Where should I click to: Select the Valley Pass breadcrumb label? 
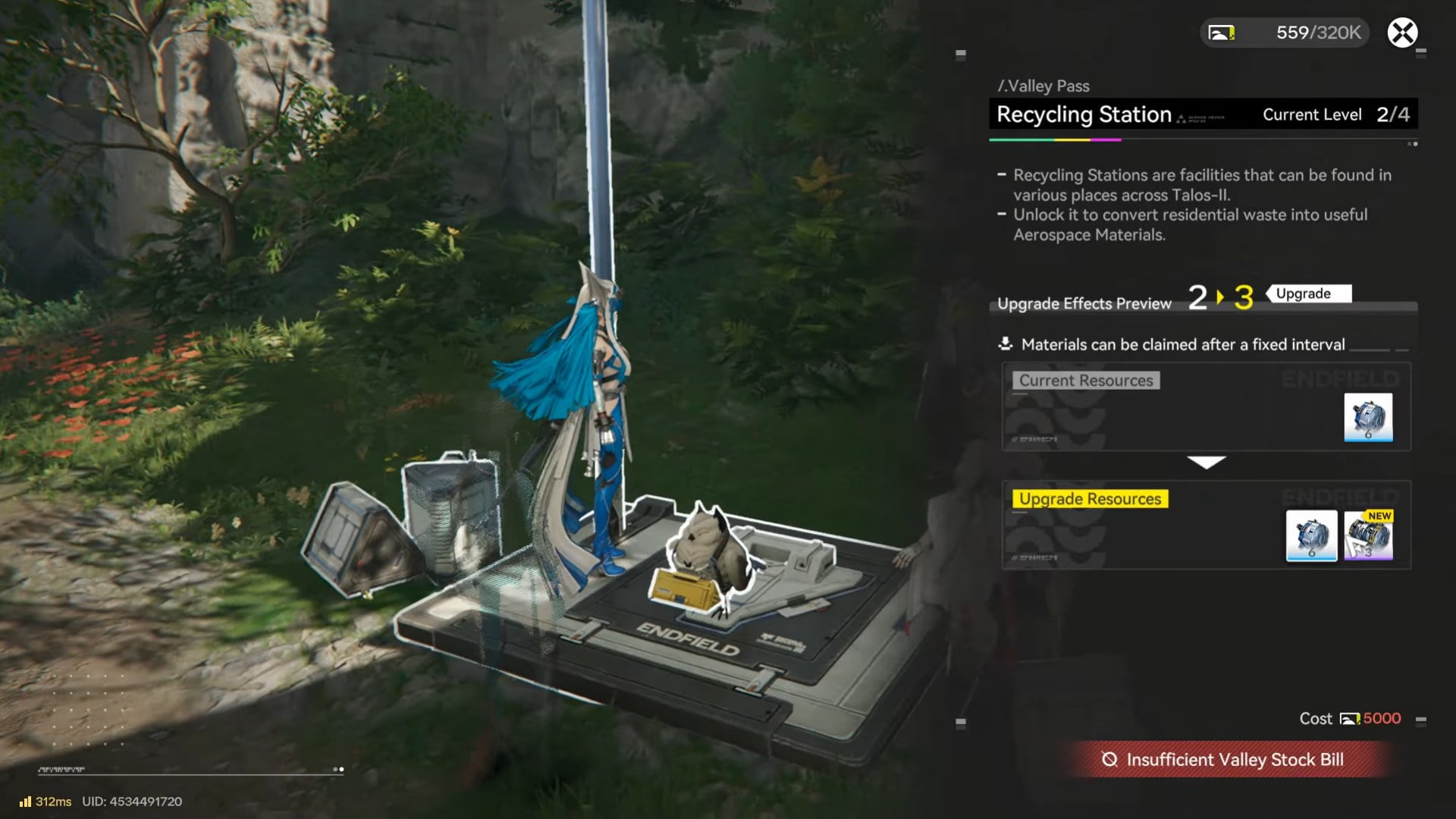point(1045,86)
